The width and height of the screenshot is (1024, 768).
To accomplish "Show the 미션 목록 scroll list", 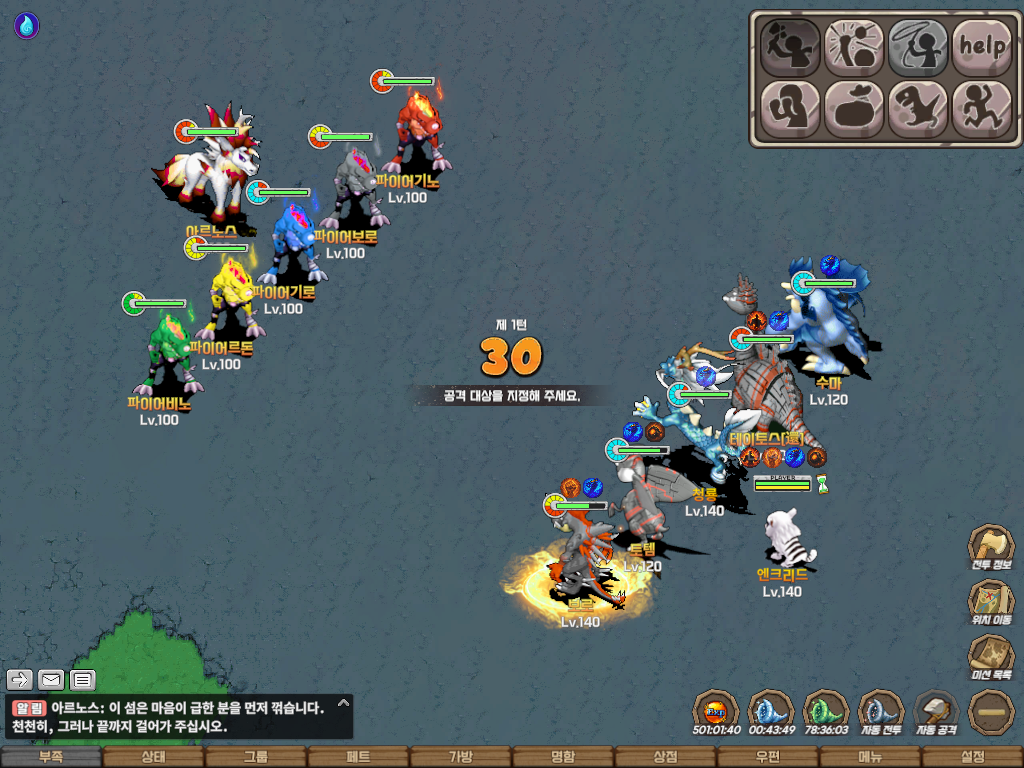I will tap(991, 657).
